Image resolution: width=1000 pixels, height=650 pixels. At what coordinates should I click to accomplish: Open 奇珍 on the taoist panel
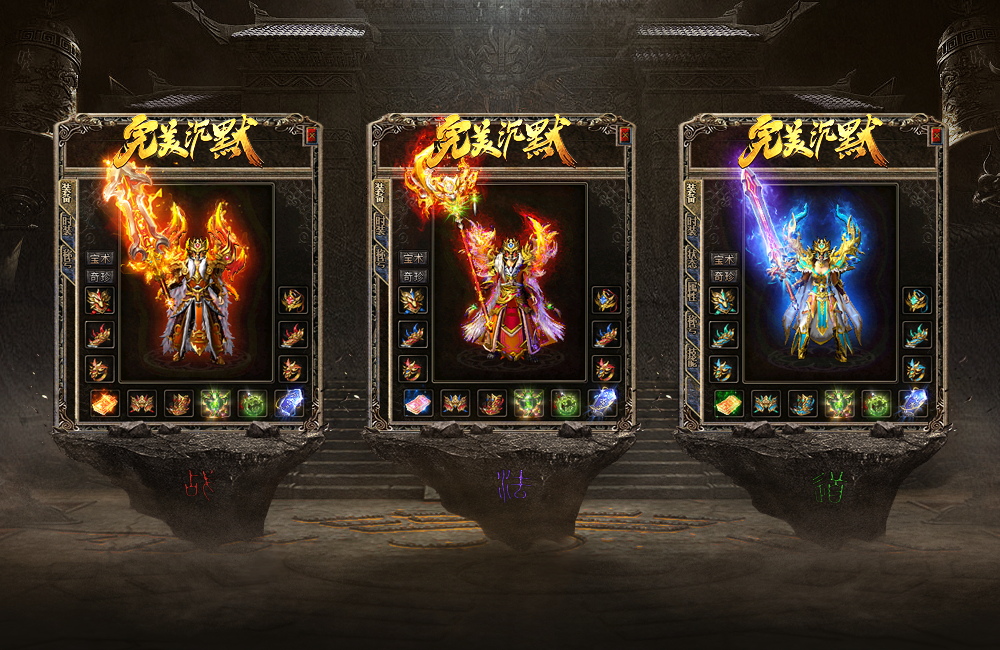723,275
